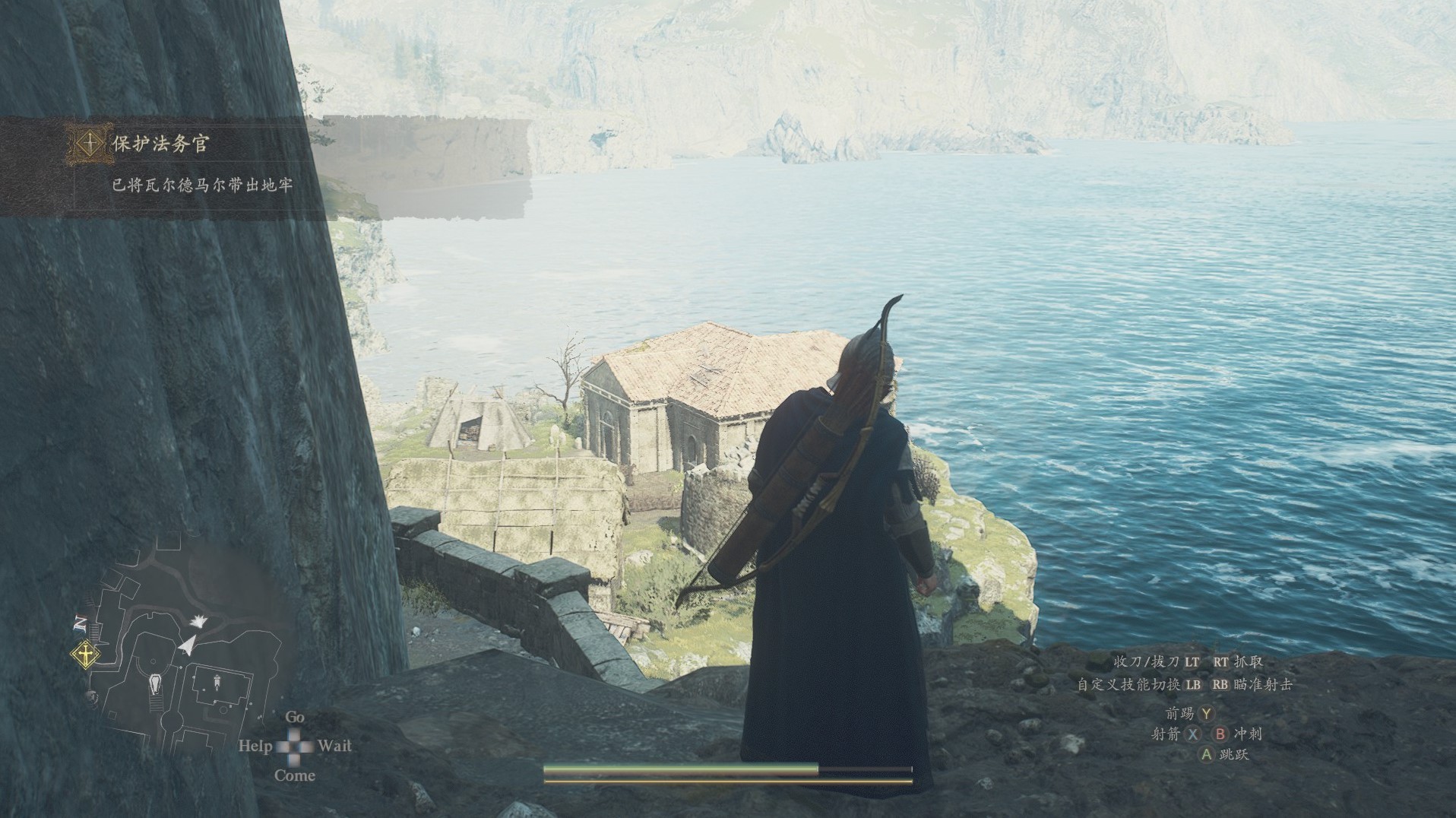1456x818 pixels.
Task: Click the white player arrow on the minimap
Action: pos(185,645)
